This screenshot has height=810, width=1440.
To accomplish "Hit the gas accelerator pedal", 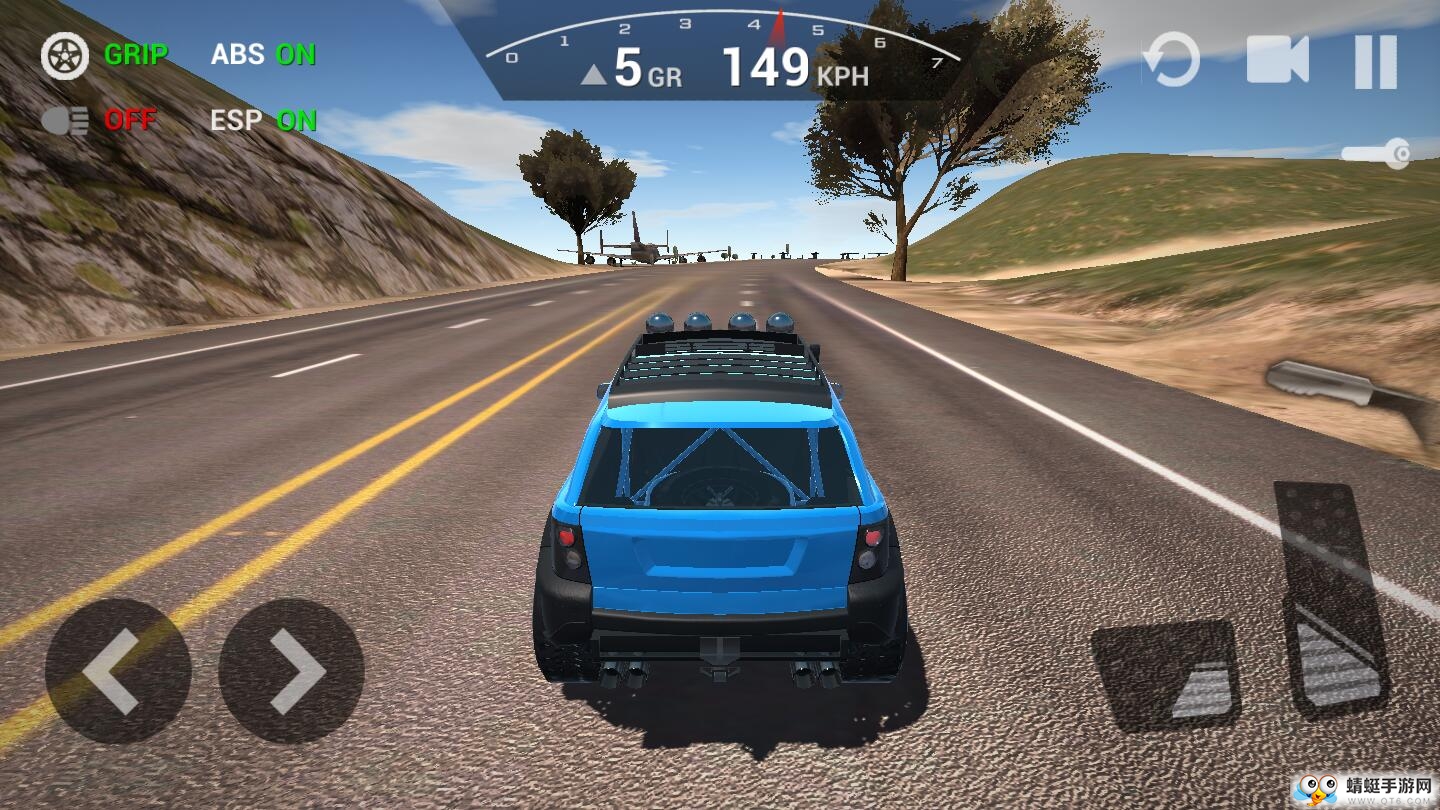I will point(1332,600).
